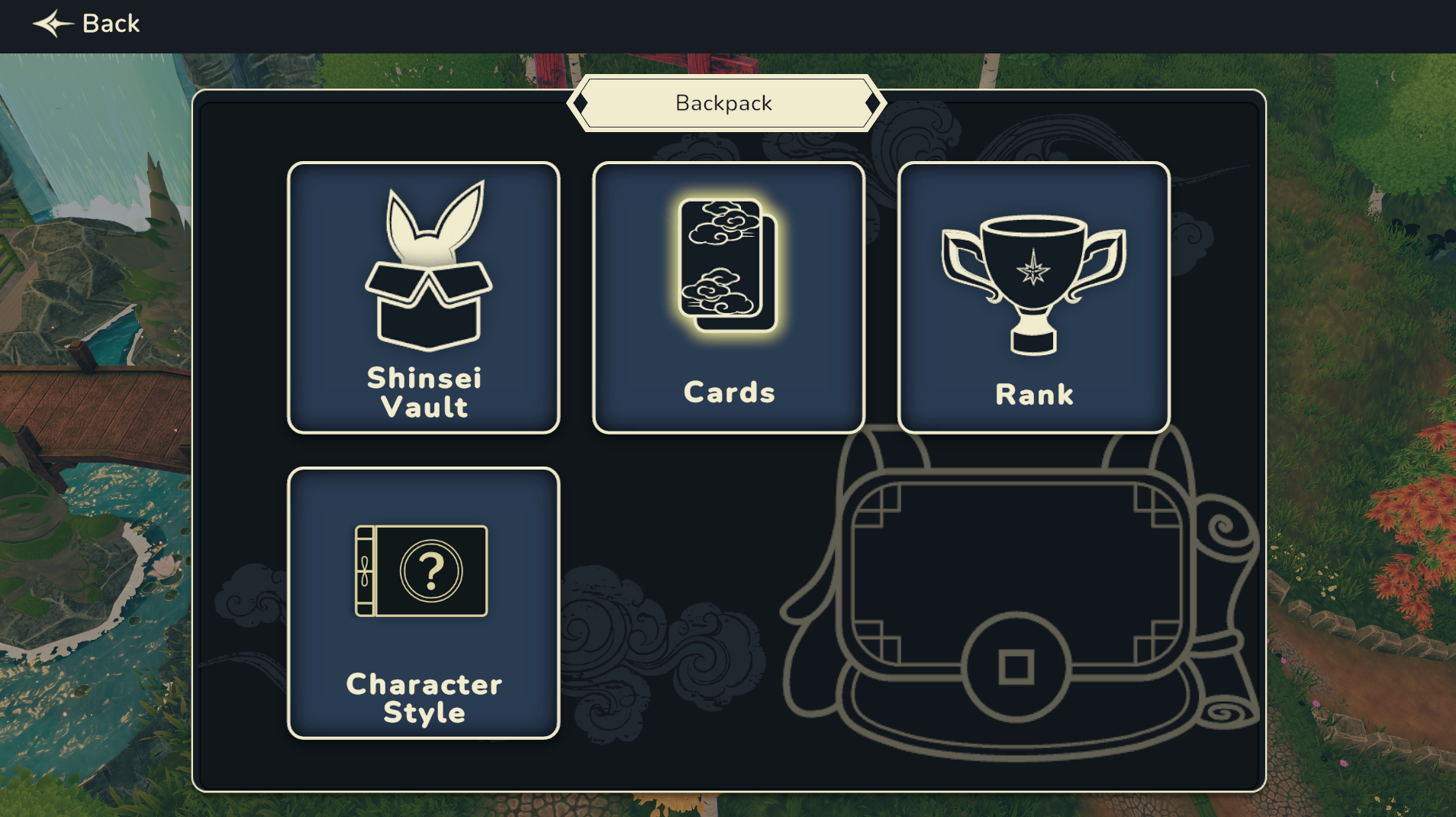
Task: Choose the Character Style tile
Action: [x=424, y=603]
